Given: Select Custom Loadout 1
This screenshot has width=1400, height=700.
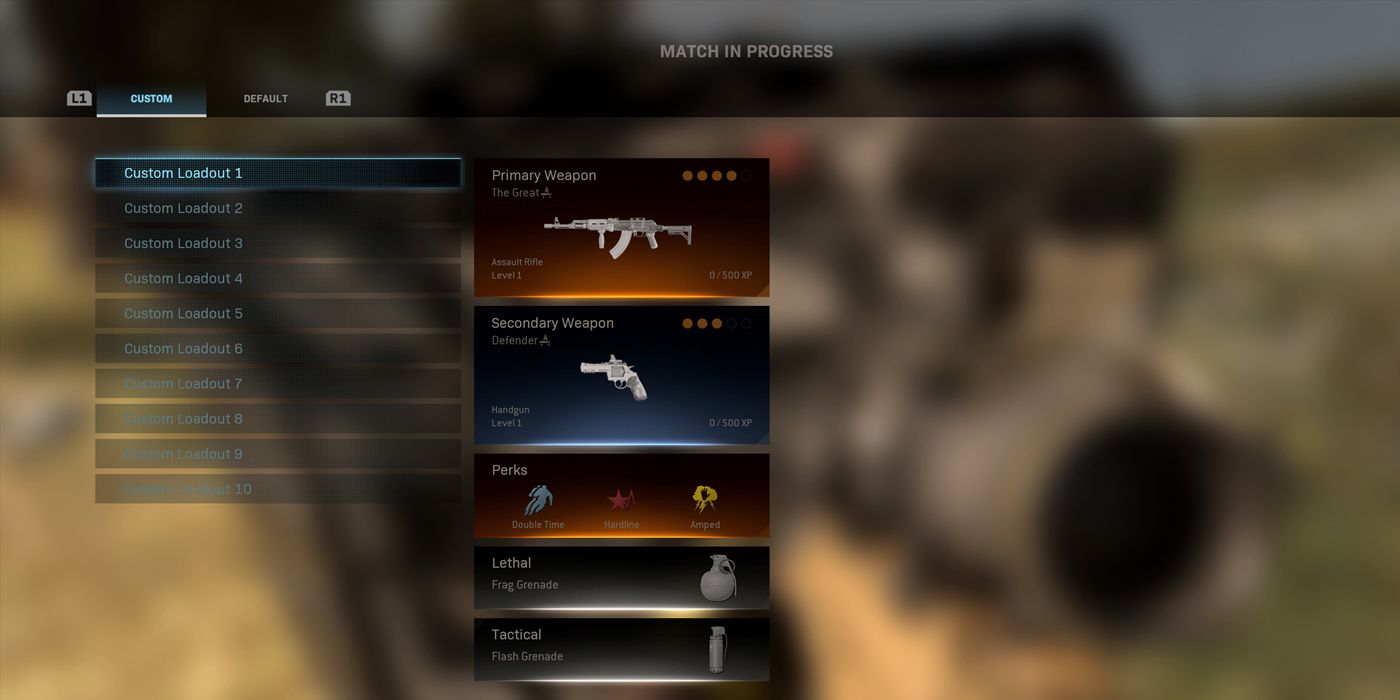Looking at the screenshot, I should point(278,173).
